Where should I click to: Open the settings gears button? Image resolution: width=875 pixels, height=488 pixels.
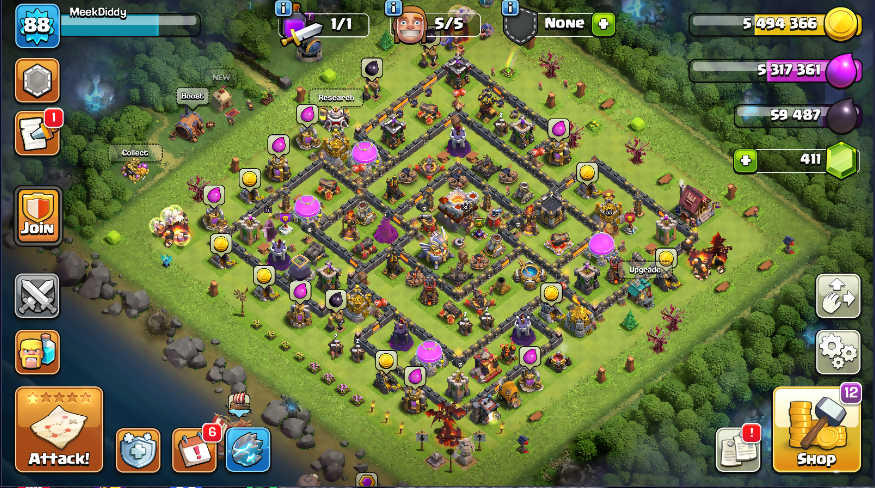pyautogui.click(x=838, y=351)
